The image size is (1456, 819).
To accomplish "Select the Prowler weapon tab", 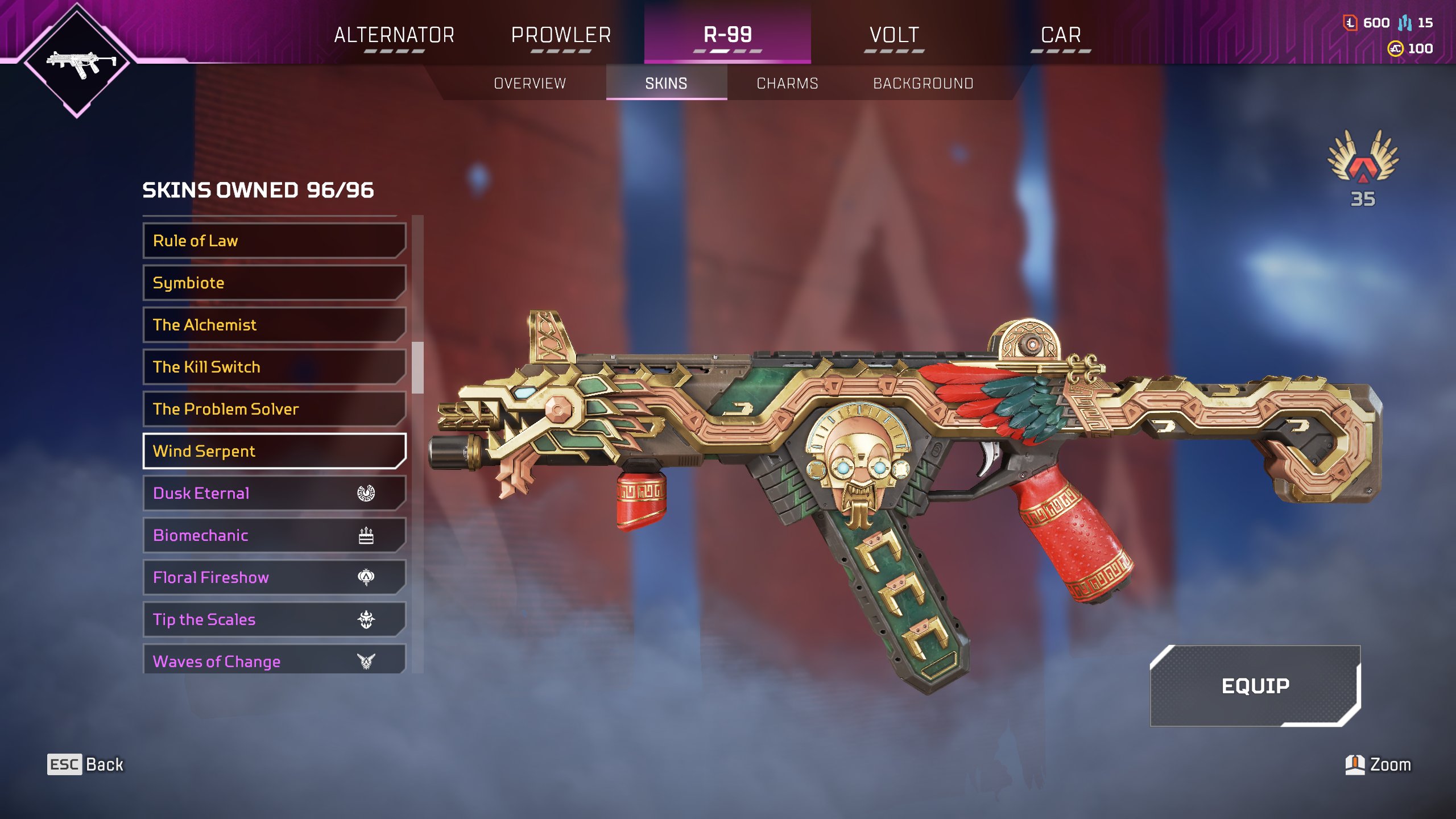I will coord(561,35).
